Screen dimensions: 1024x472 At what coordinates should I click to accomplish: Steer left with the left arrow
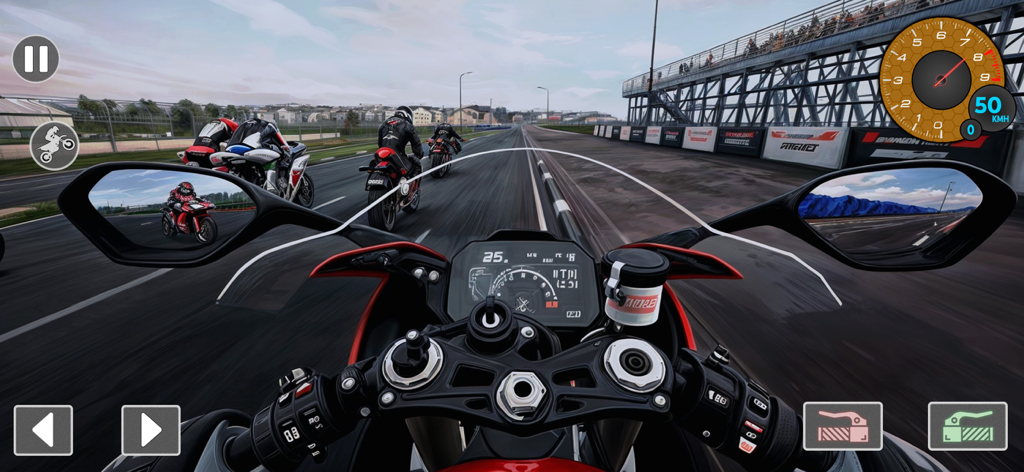(43, 430)
